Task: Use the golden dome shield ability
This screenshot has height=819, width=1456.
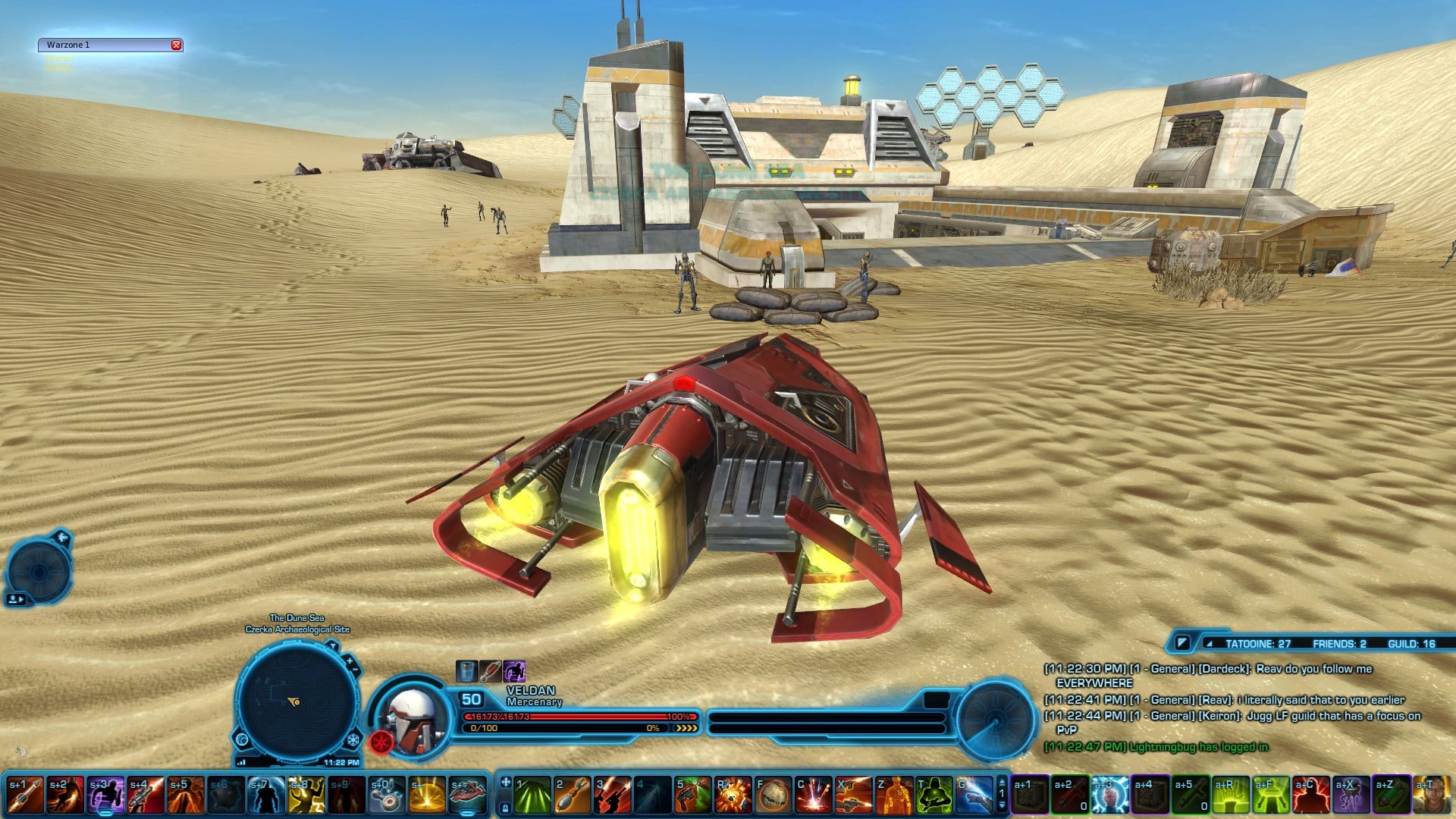Action: tap(427, 795)
